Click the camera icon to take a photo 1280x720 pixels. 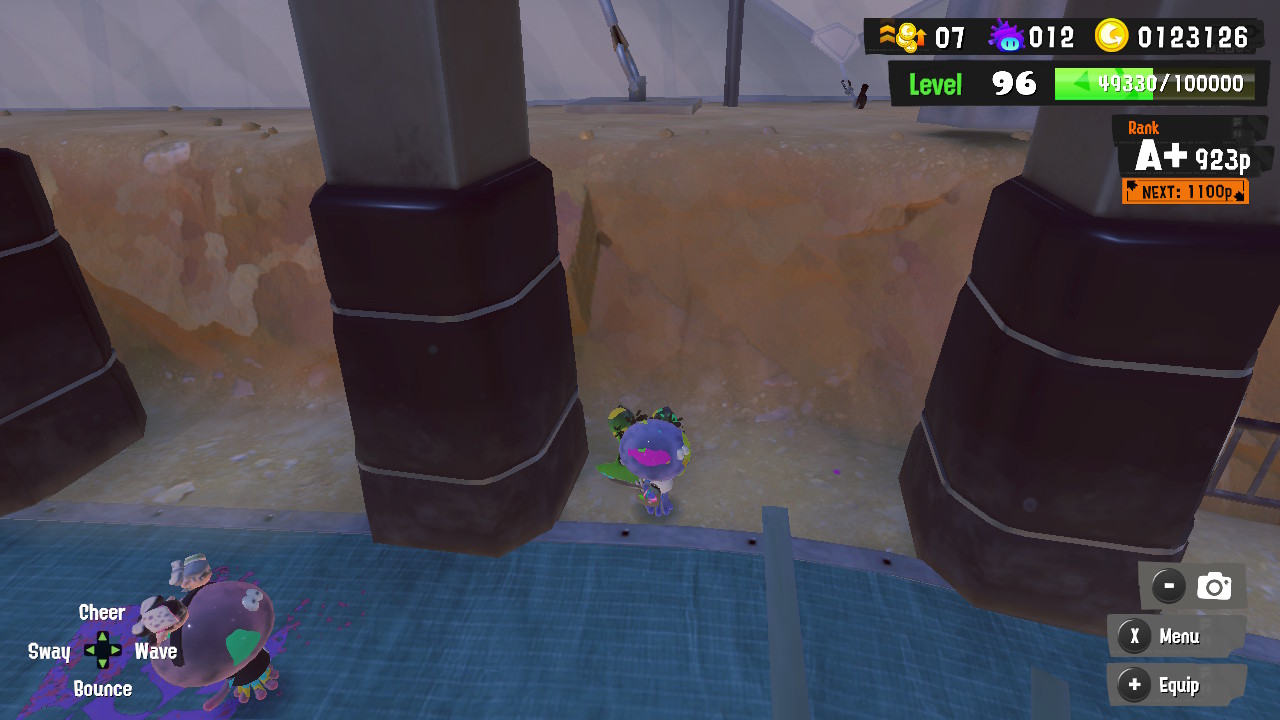pos(1213,585)
